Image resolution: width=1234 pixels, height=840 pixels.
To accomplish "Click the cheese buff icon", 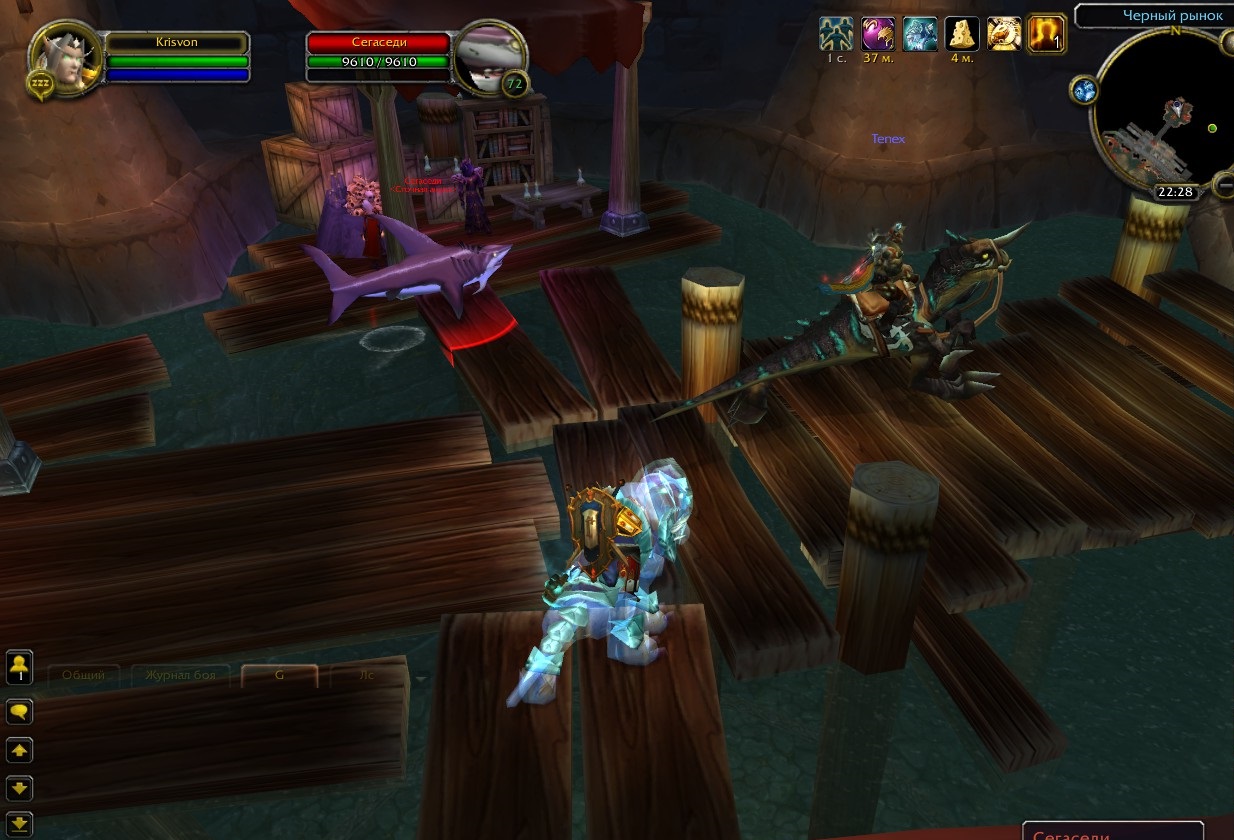I will coord(962,34).
